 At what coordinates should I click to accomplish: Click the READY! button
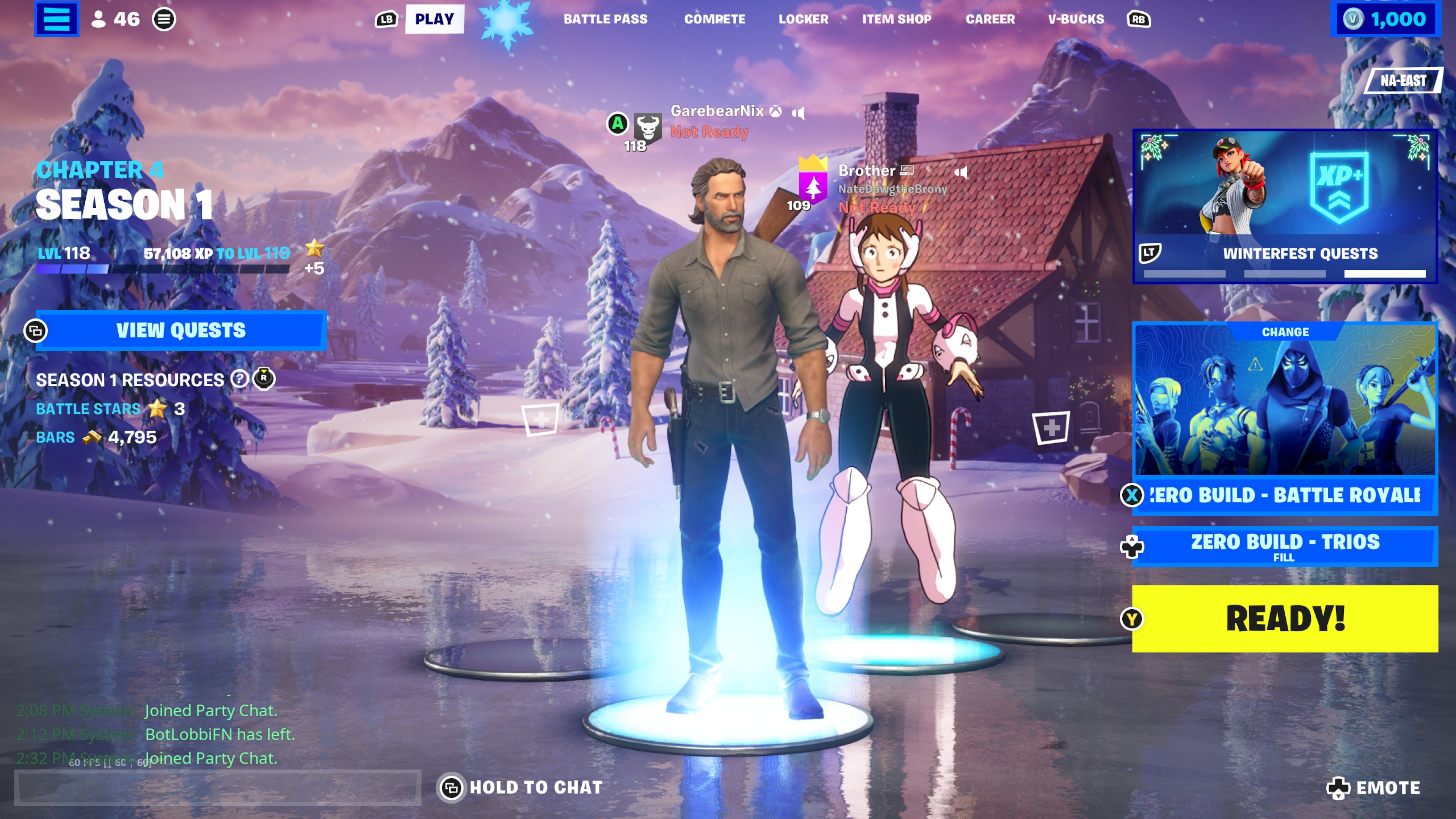pos(1284,620)
